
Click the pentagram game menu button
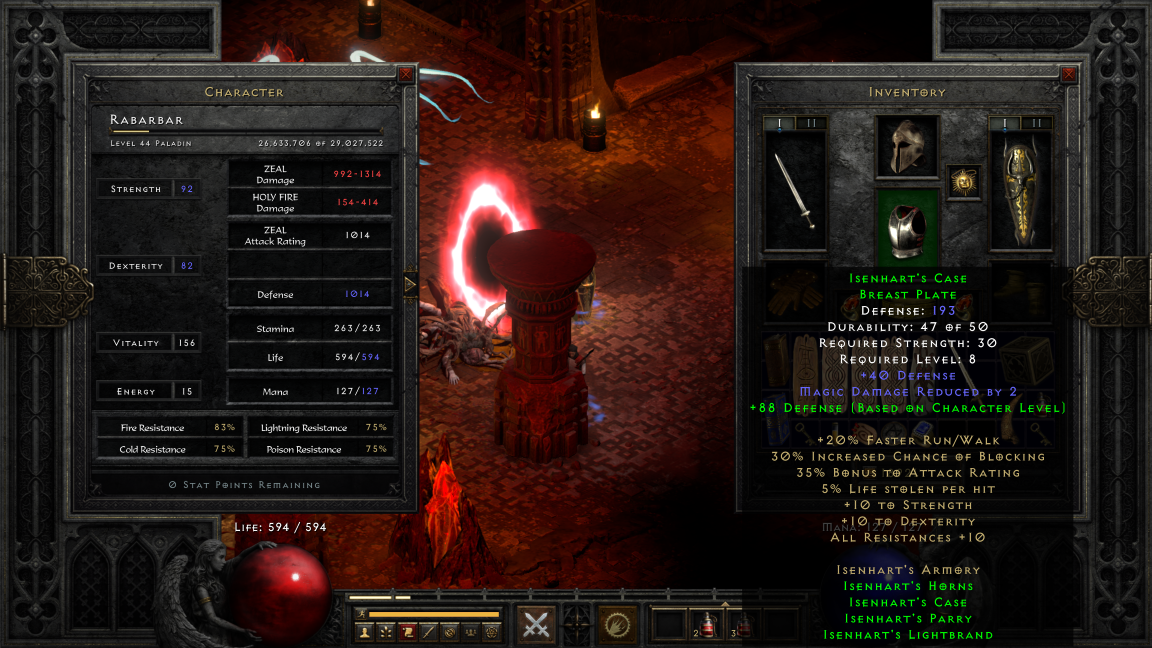491,632
